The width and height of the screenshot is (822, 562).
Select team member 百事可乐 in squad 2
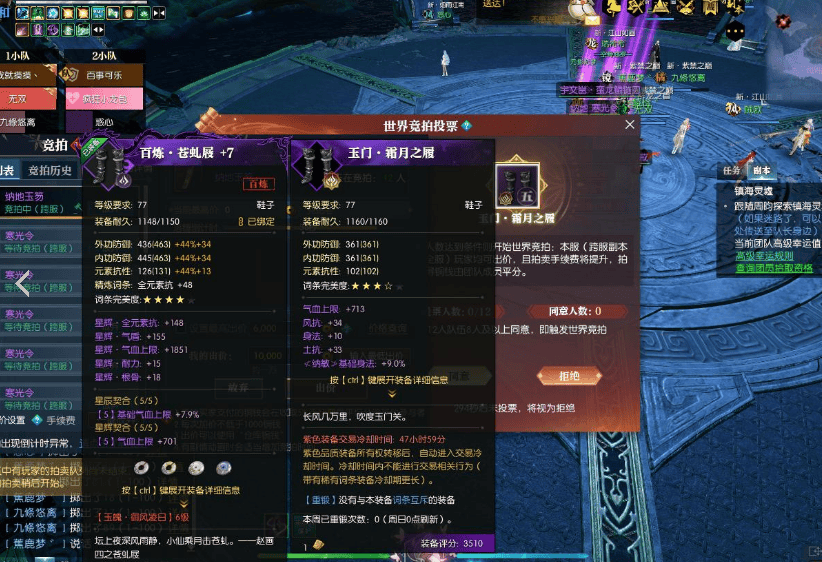(102, 75)
